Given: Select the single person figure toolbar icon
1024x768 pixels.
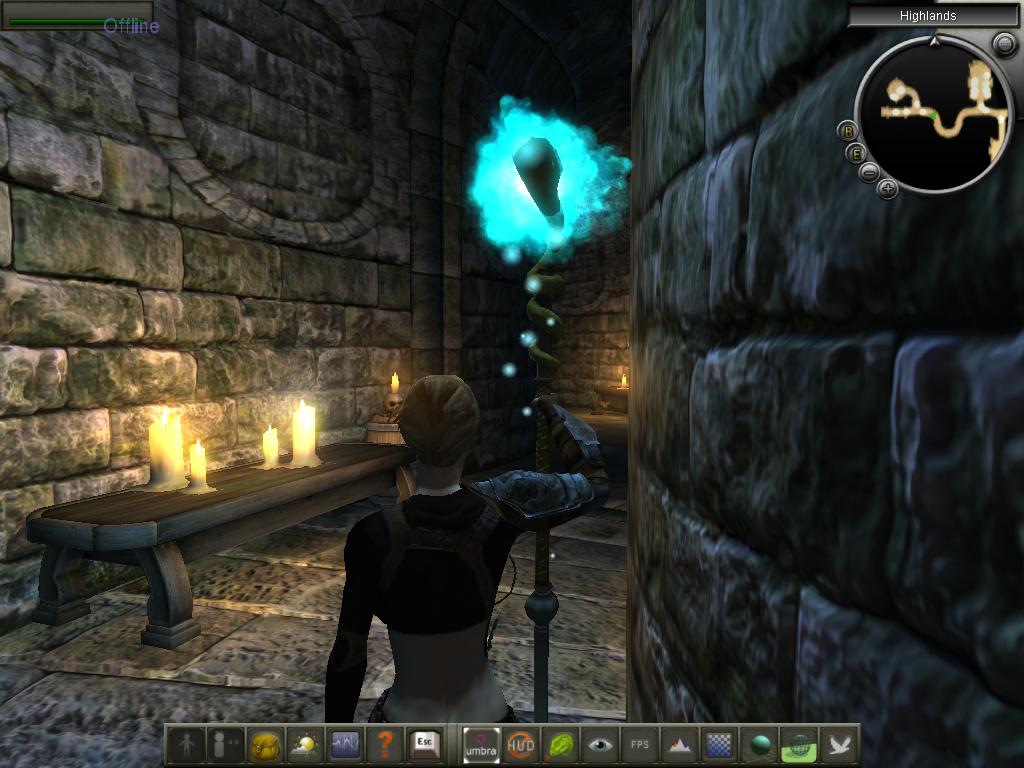Looking at the screenshot, I should coord(185,745).
